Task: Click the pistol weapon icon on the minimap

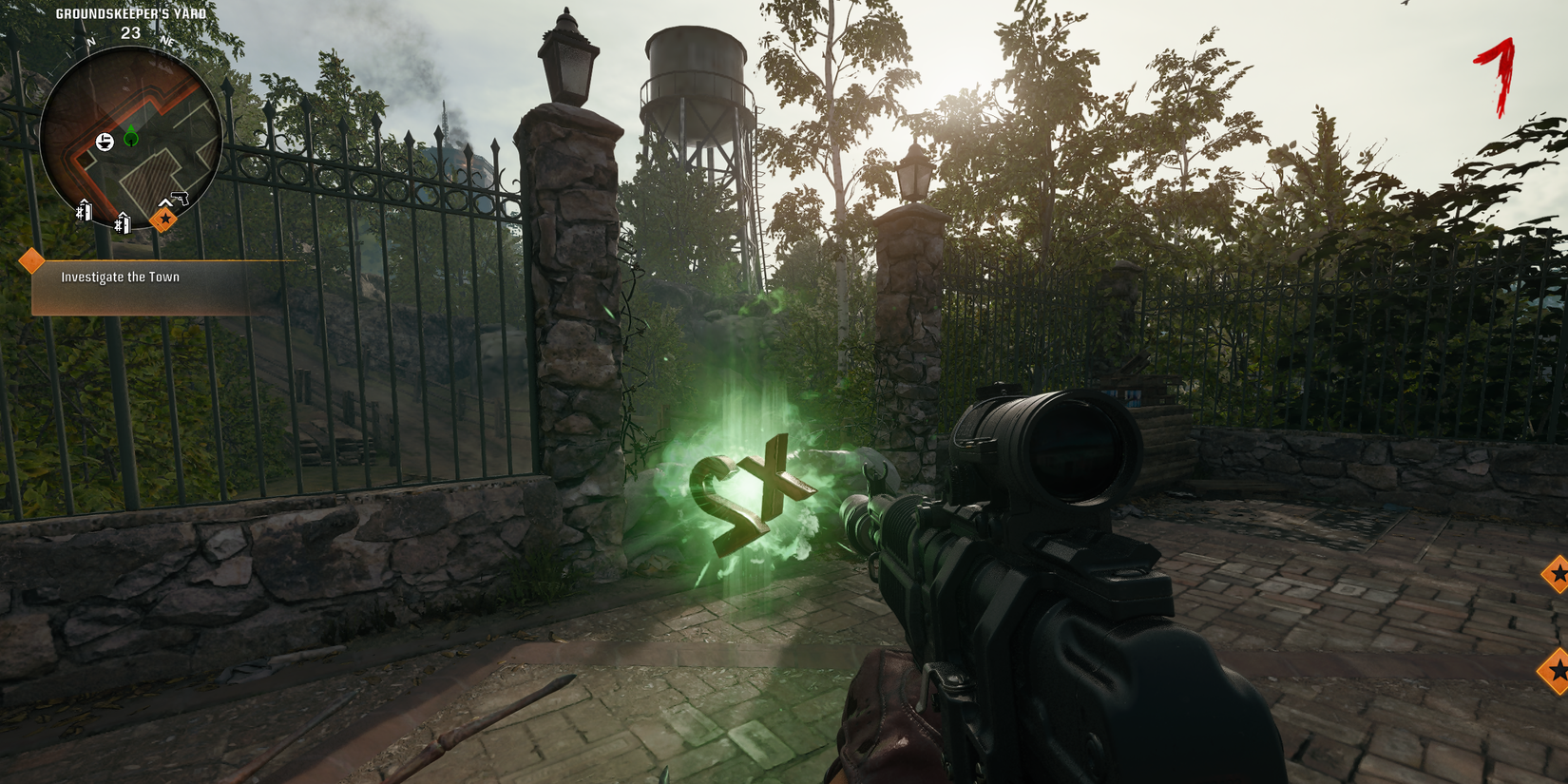Action: 180,198
